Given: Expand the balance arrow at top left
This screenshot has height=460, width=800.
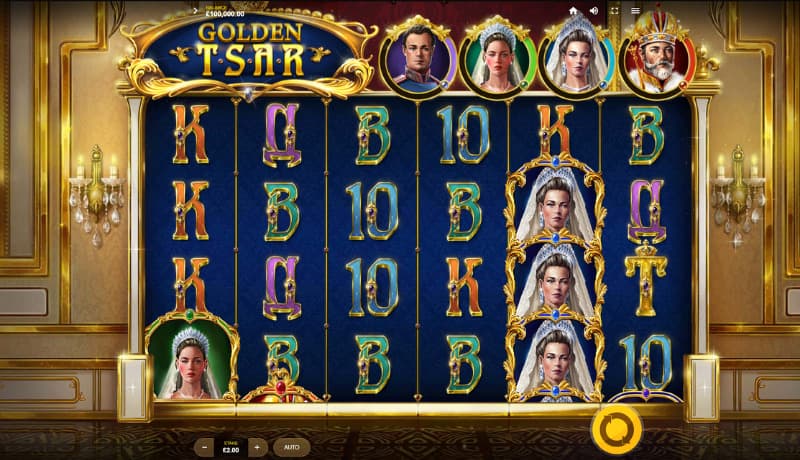Looking at the screenshot, I should click(x=194, y=10).
